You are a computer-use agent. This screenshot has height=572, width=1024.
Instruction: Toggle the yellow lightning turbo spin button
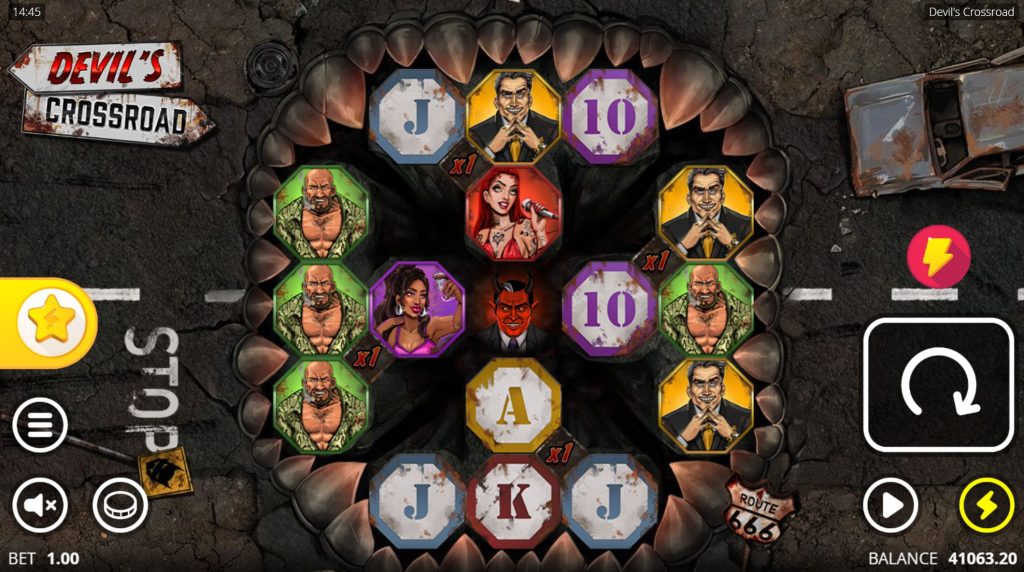click(986, 506)
